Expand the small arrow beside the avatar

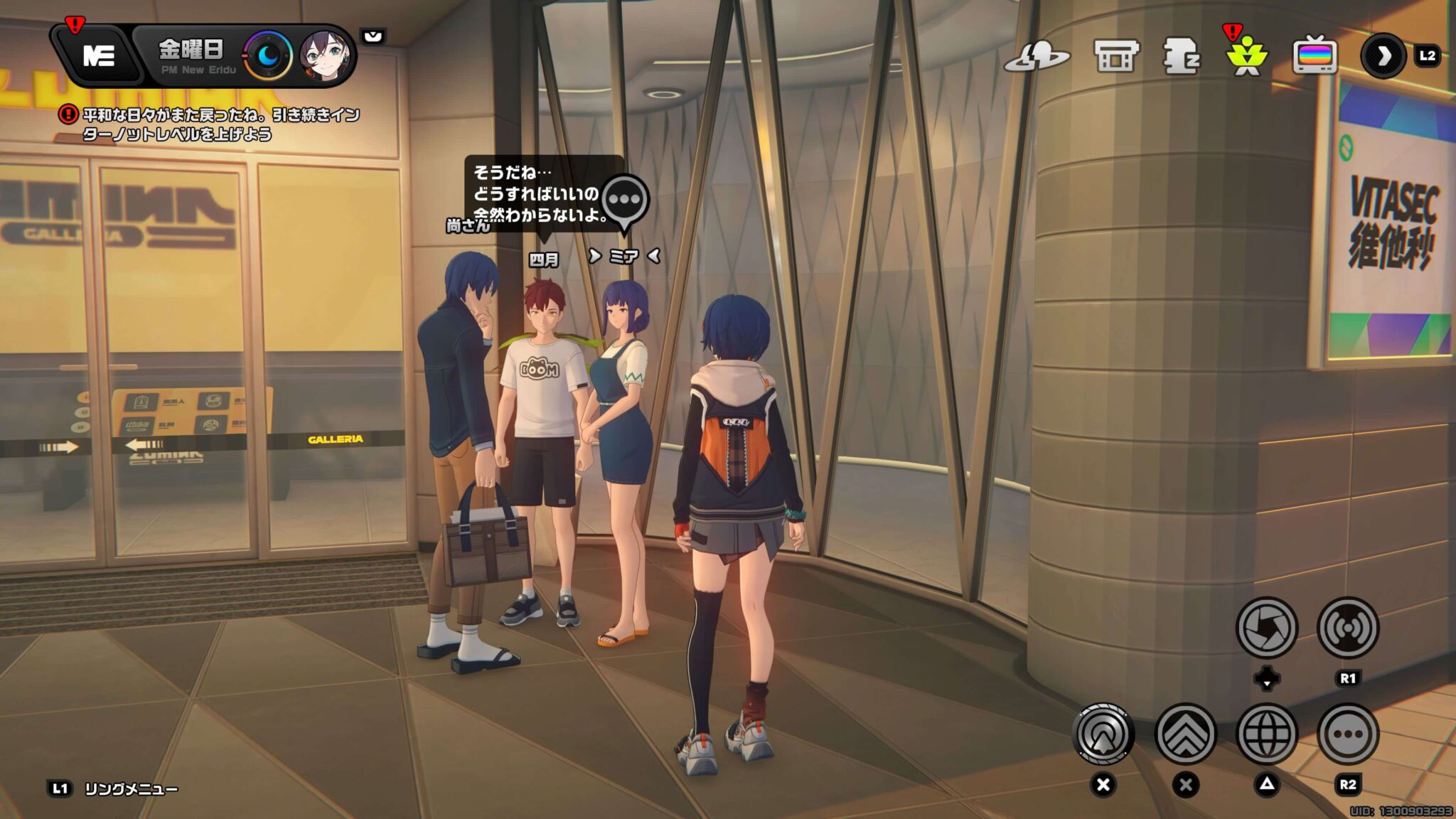pos(373,36)
